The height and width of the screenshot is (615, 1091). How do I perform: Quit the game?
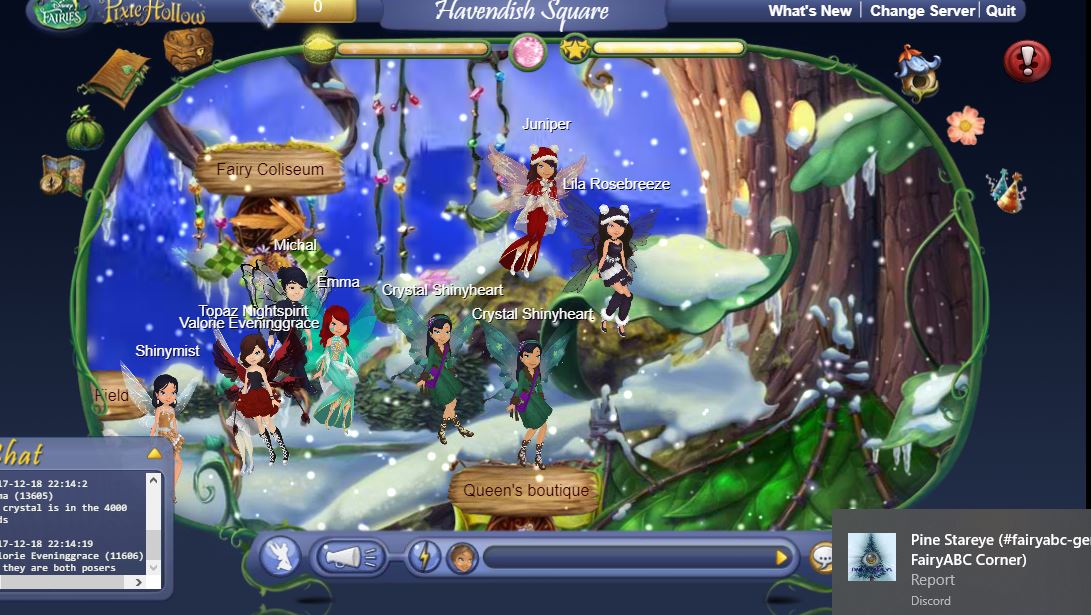(x=1000, y=11)
